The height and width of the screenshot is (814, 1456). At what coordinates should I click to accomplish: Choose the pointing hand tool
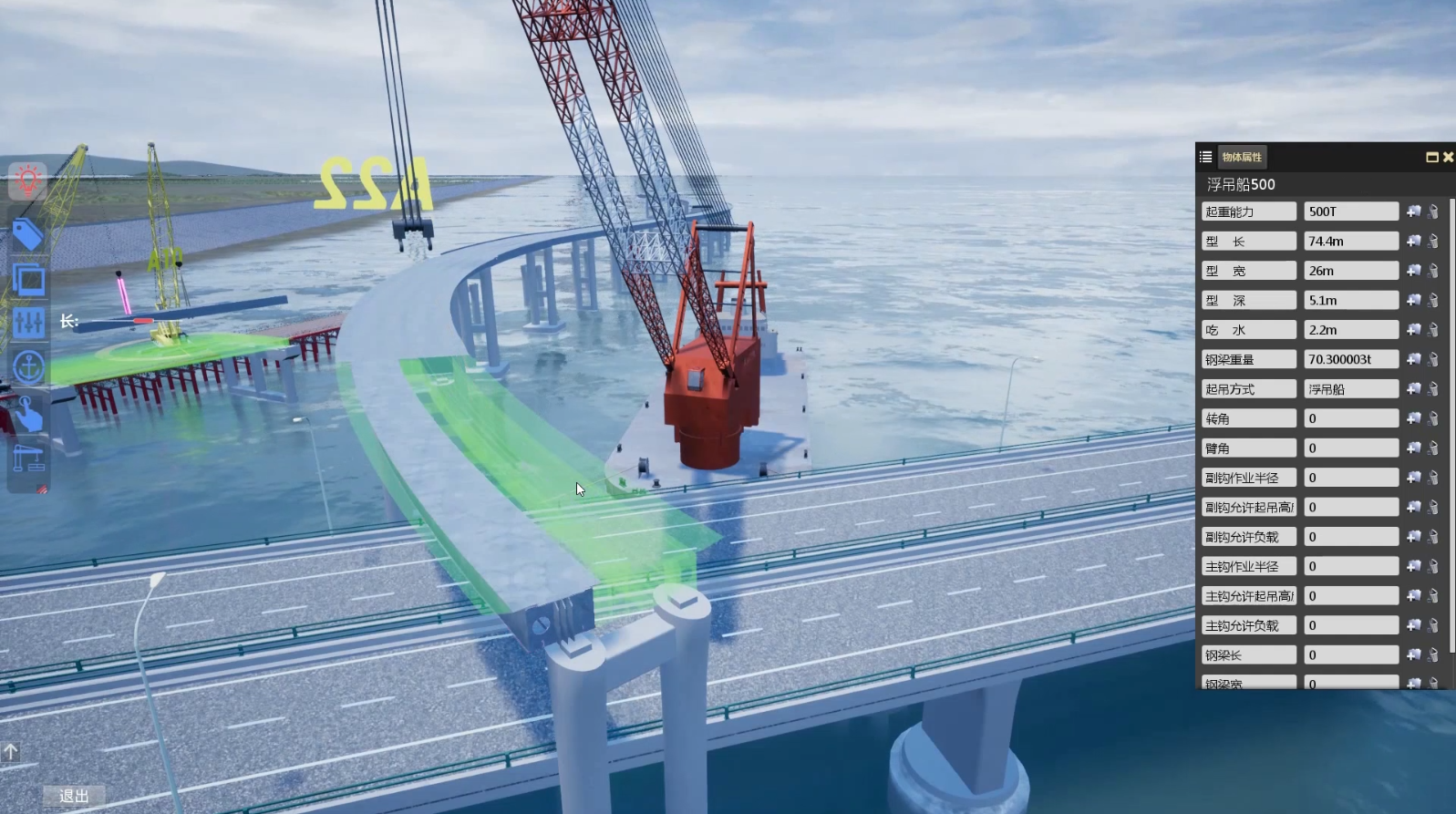point(28,414)
